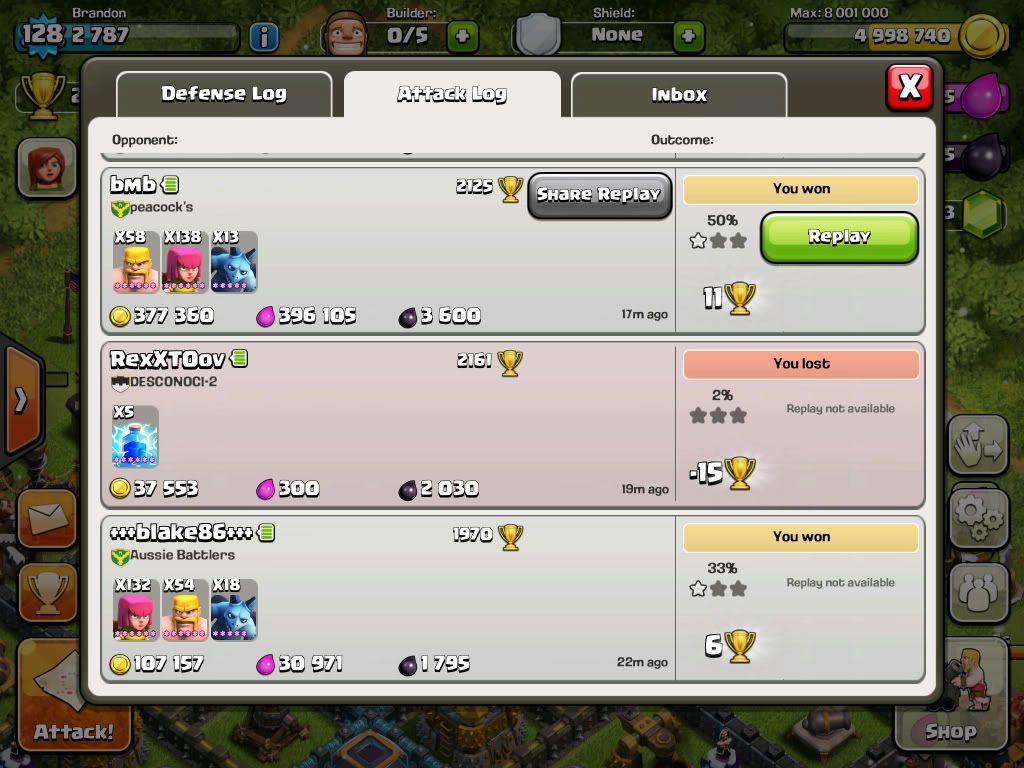Switch to the Defense Log tab

coord(224,95)
